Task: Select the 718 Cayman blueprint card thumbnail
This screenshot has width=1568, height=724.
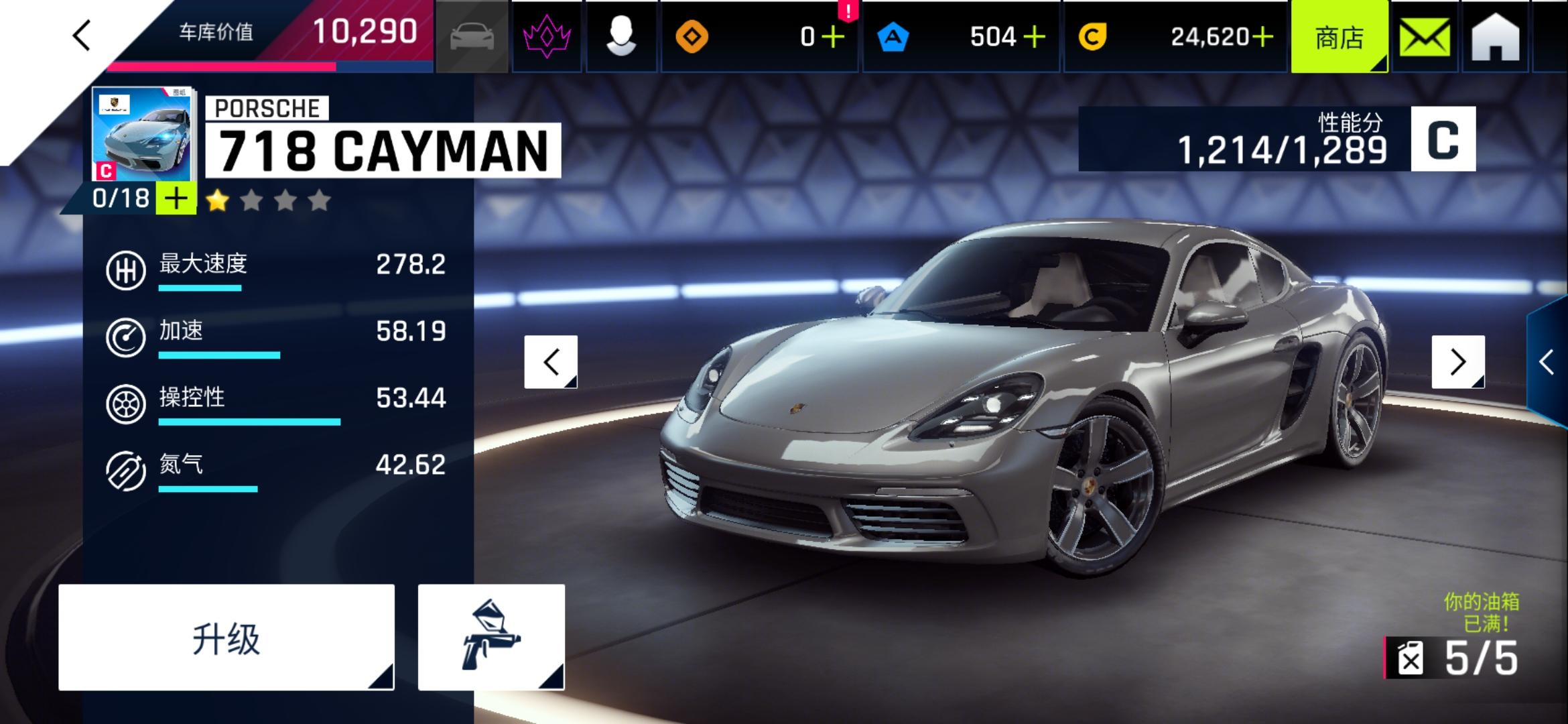Action: click(142, 134)
